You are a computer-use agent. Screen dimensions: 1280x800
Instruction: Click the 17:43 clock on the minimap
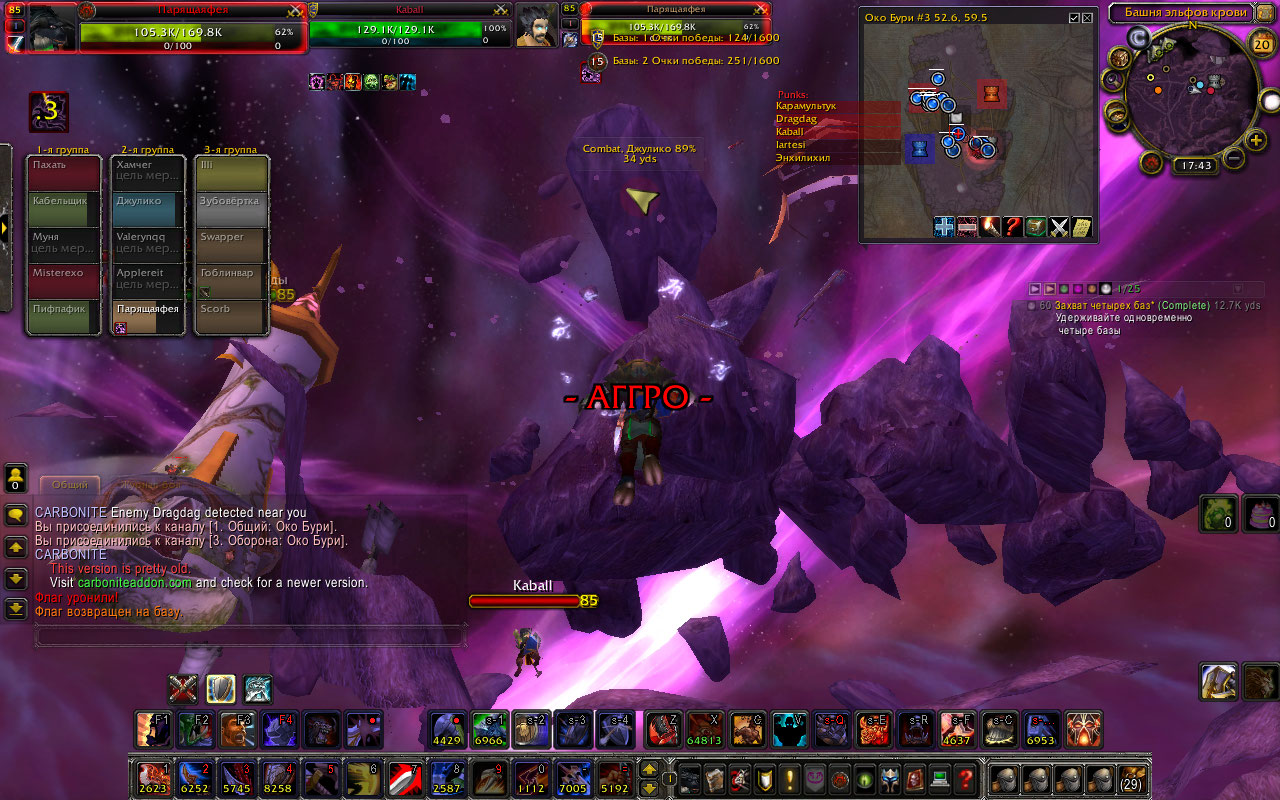pos(1195,166)
